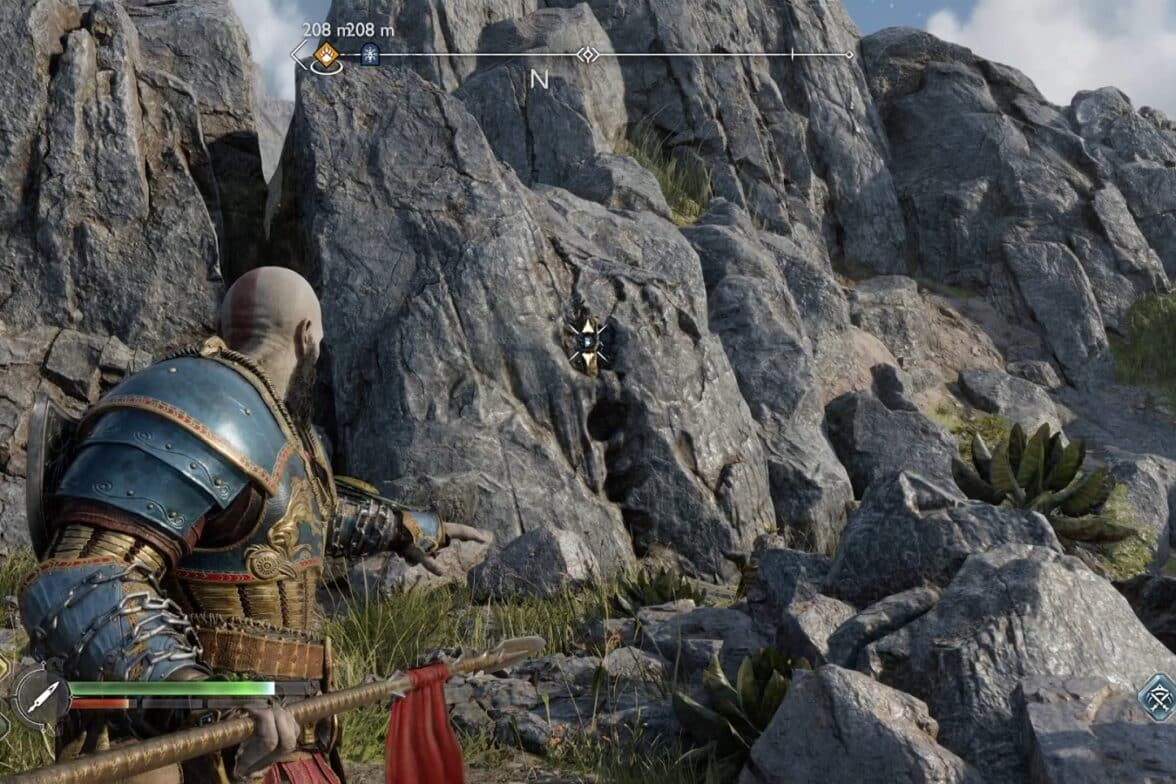This screenshot has height=784, width=1176.
Task: Click the diamond marker in the compass centre
Action: pyautogui.click(x=588, y=54)
